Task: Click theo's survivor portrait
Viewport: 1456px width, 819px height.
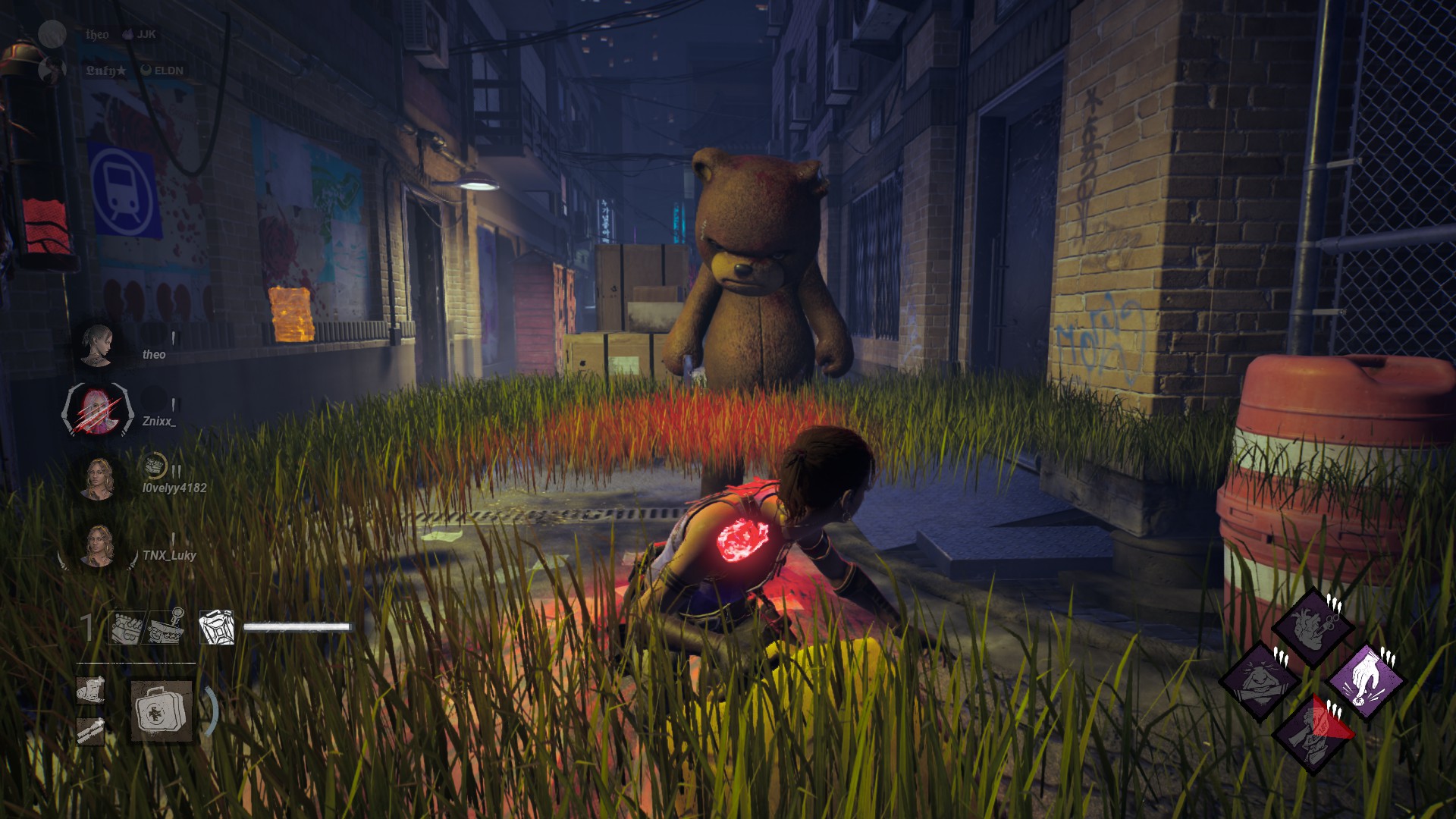Action: point(98,346)
